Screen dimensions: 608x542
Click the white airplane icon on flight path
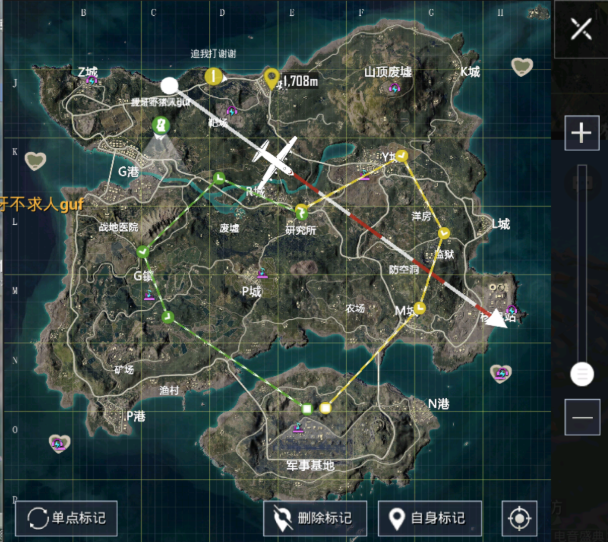pyautogui.click(x=273, y=160)
